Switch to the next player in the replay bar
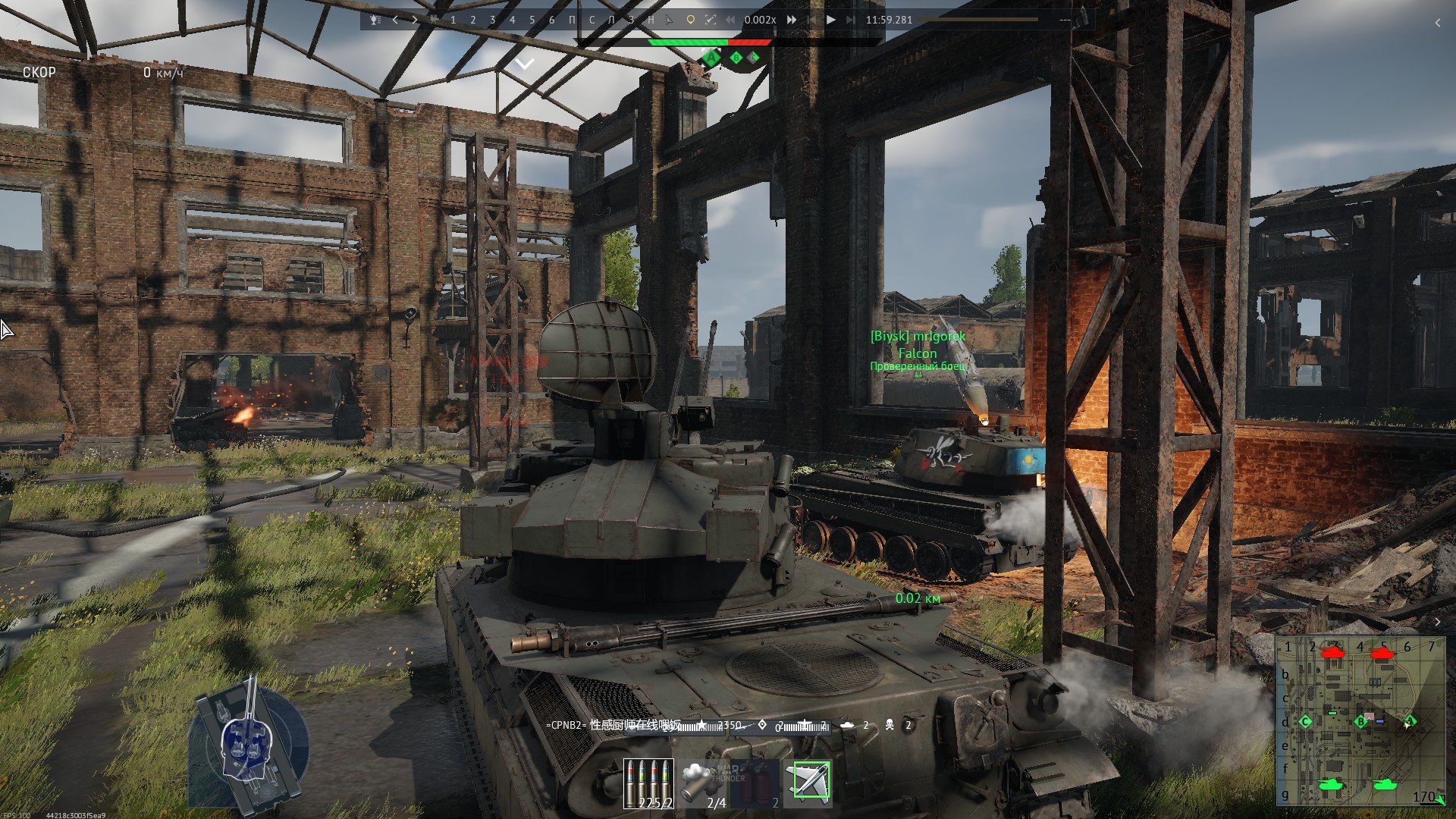Screen dimensions: 1456x819 pos(415,20)
